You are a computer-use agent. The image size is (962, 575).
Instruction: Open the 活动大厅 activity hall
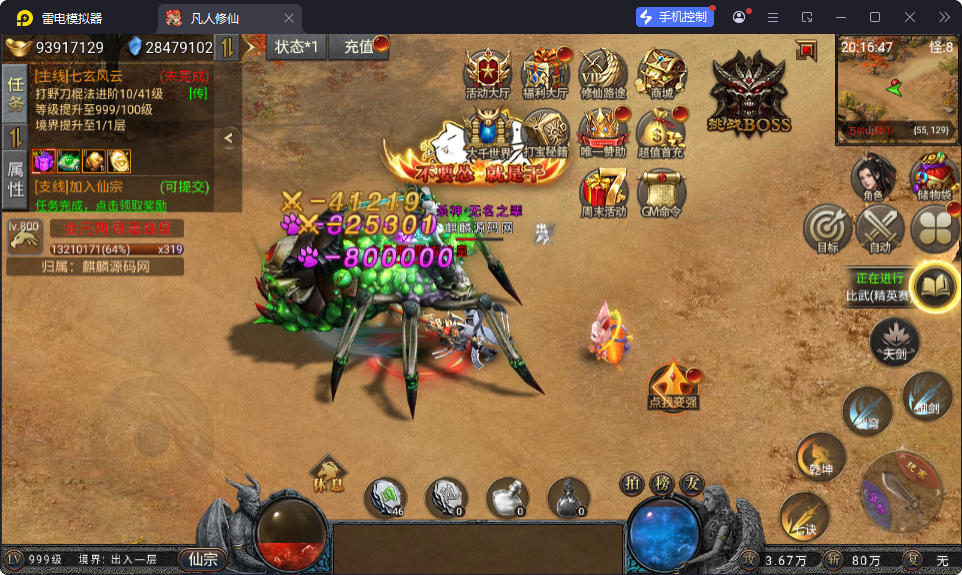point(487,73)
